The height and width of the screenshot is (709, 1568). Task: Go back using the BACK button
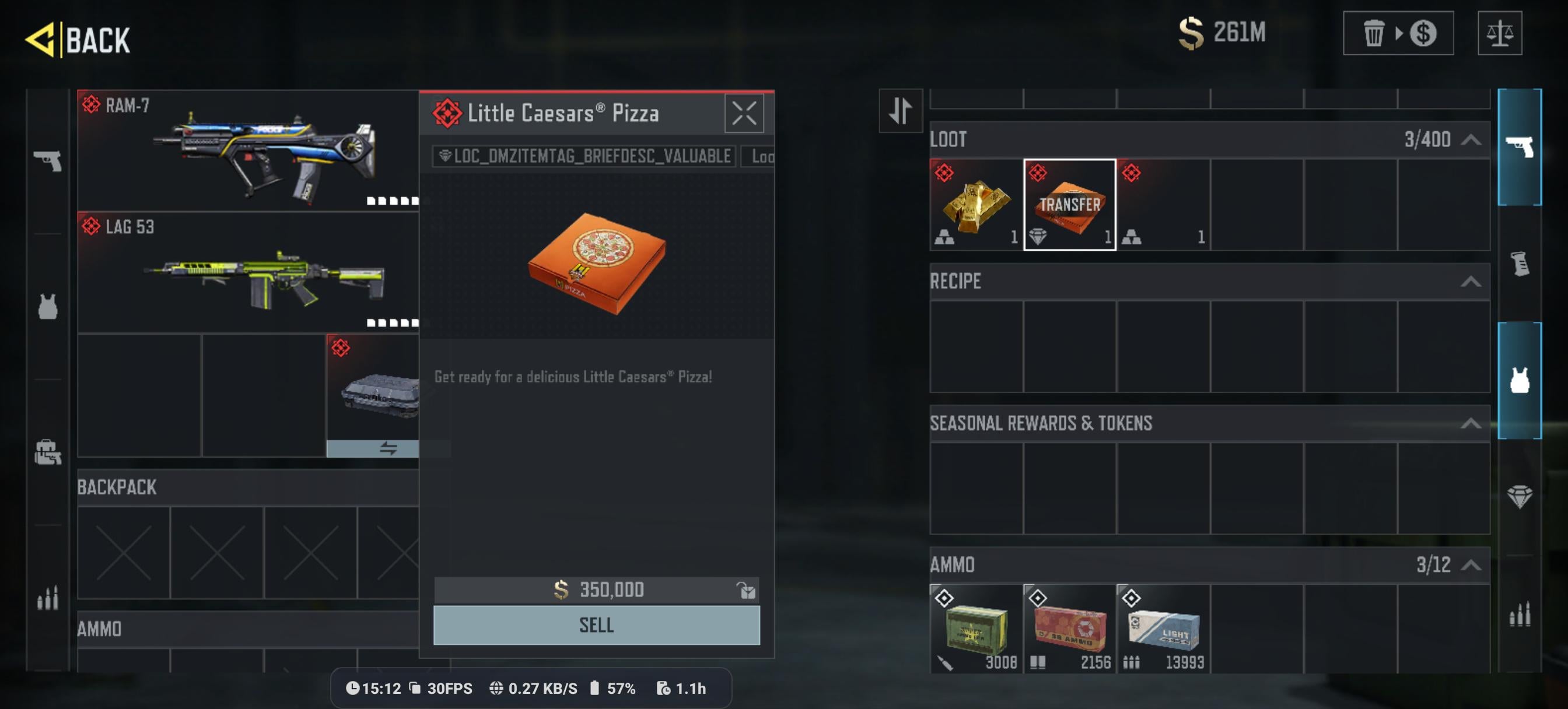point(79,40)
